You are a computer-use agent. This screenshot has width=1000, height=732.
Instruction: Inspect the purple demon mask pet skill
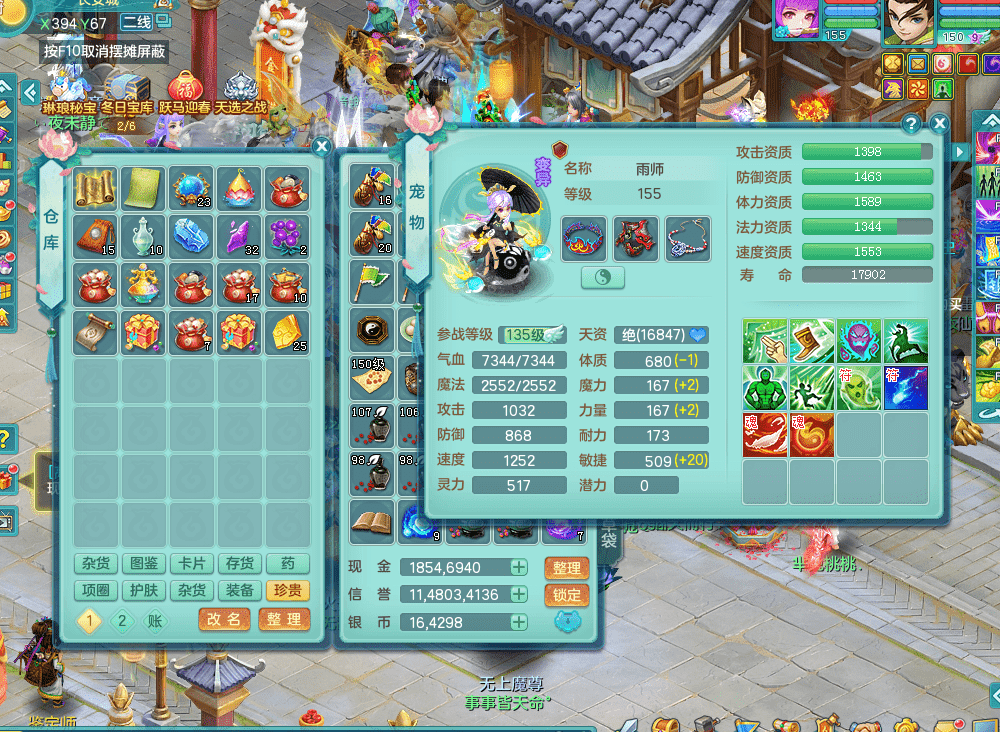(860, 342)
